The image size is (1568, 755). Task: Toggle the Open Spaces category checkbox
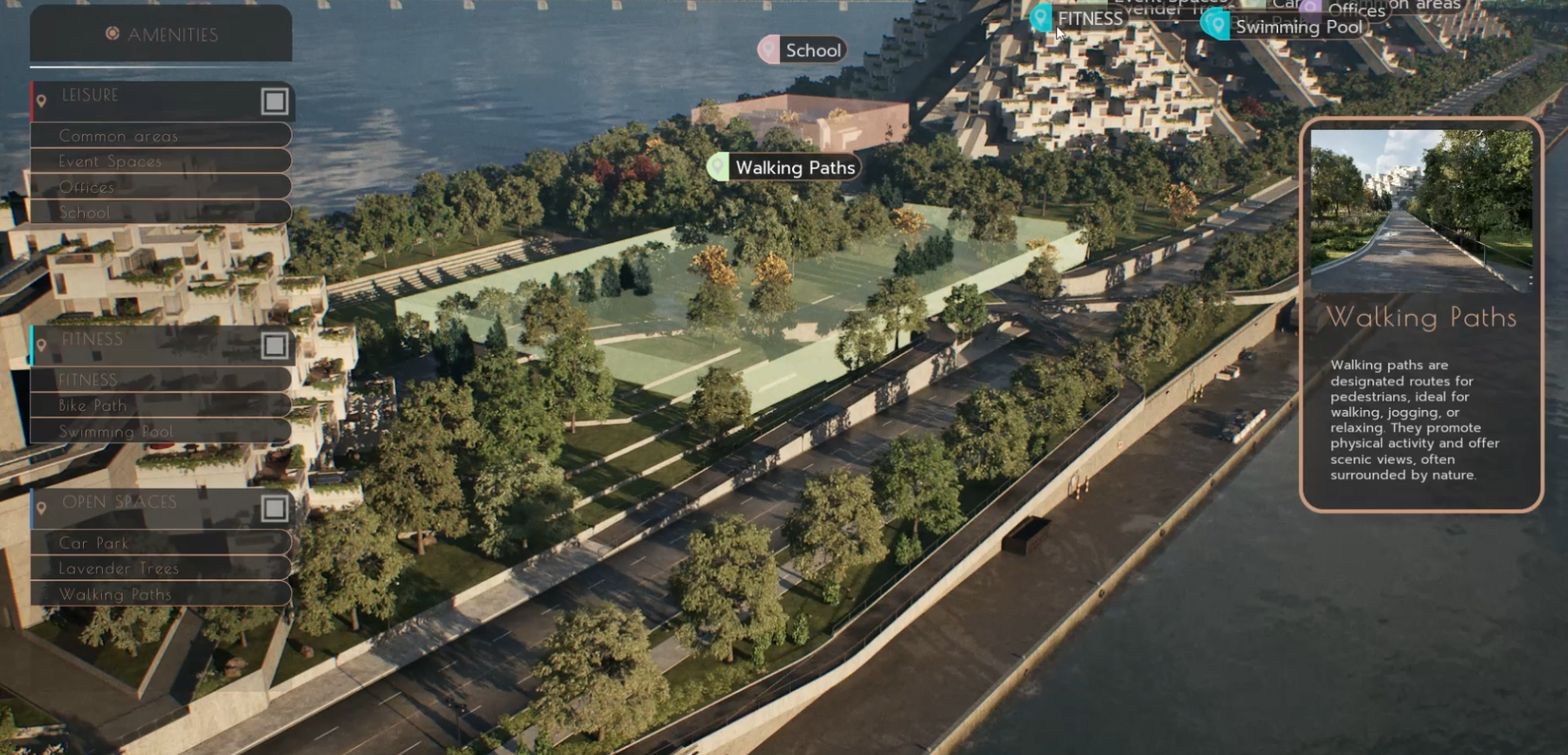point(274,508)
